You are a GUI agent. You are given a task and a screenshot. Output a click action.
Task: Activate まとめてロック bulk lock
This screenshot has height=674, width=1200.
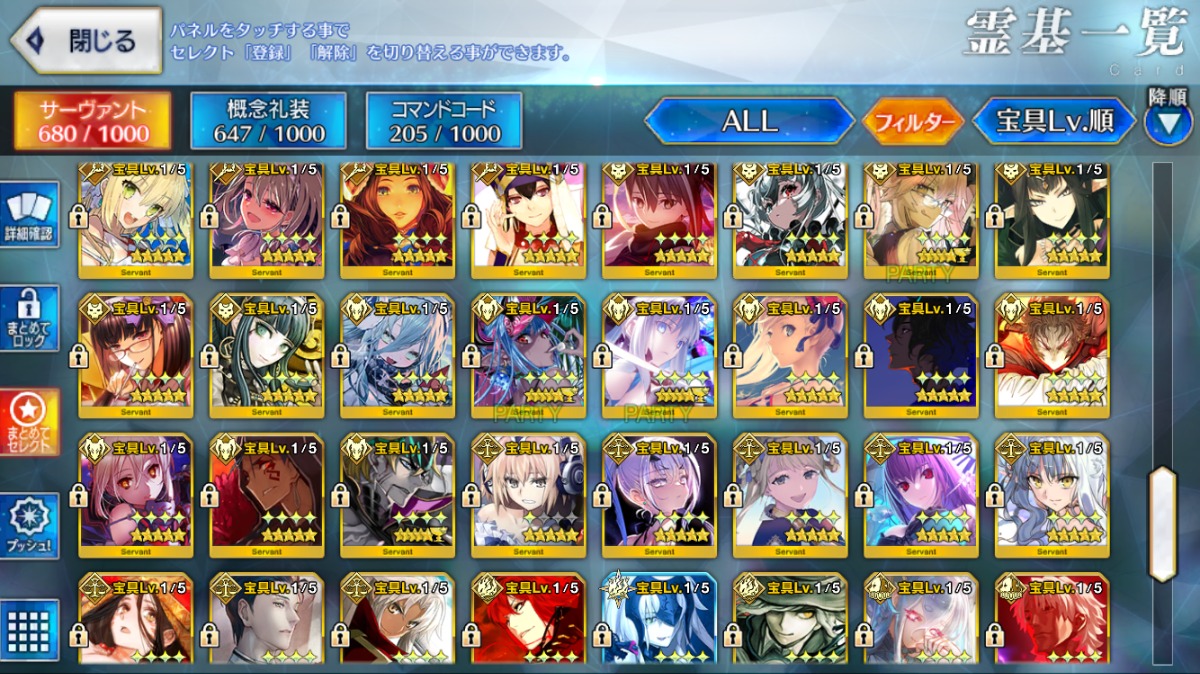point(28,318)
